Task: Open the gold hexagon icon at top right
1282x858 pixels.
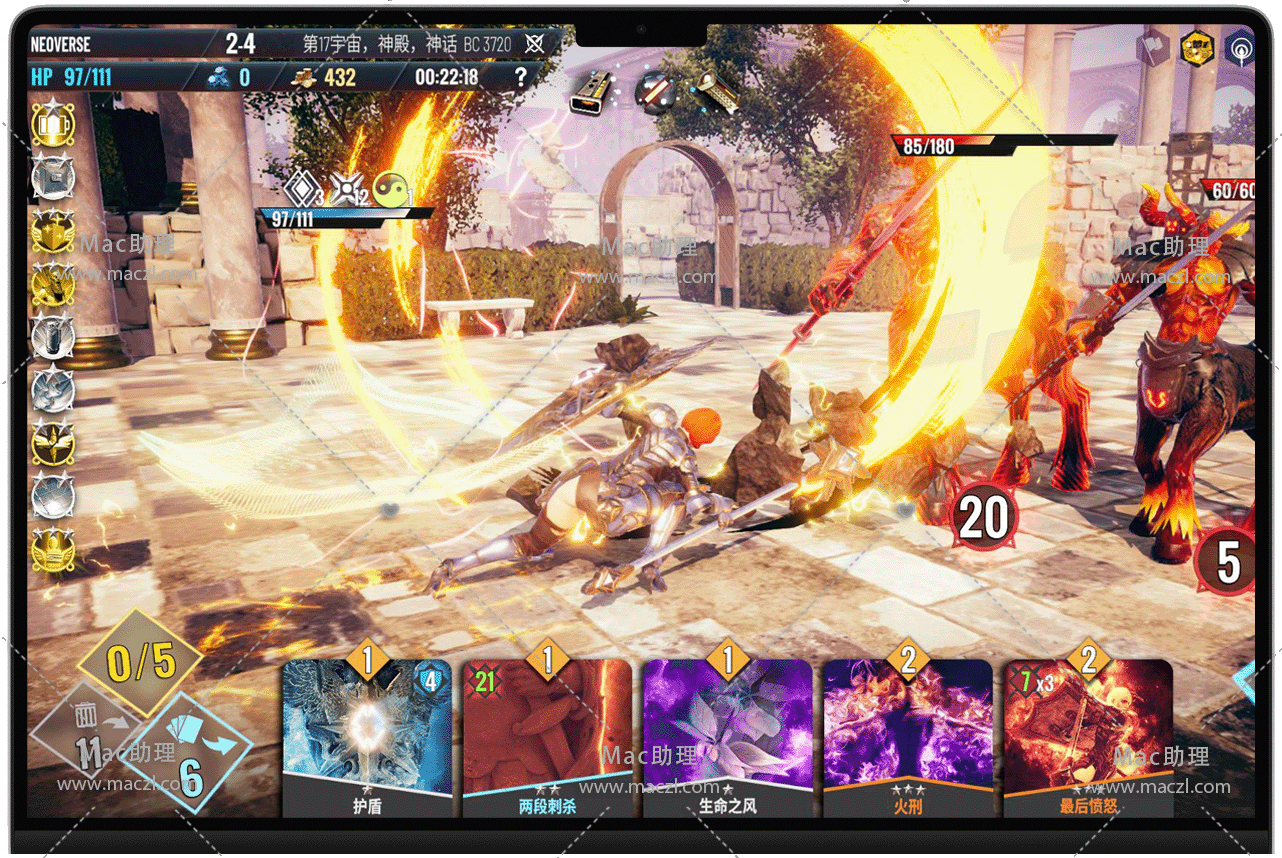Action: (1196, 48)
